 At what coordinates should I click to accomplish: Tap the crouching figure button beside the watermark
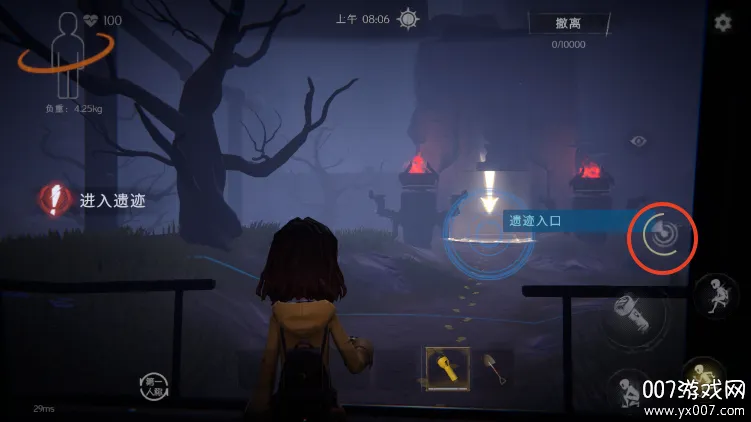(x=629, y=388)
